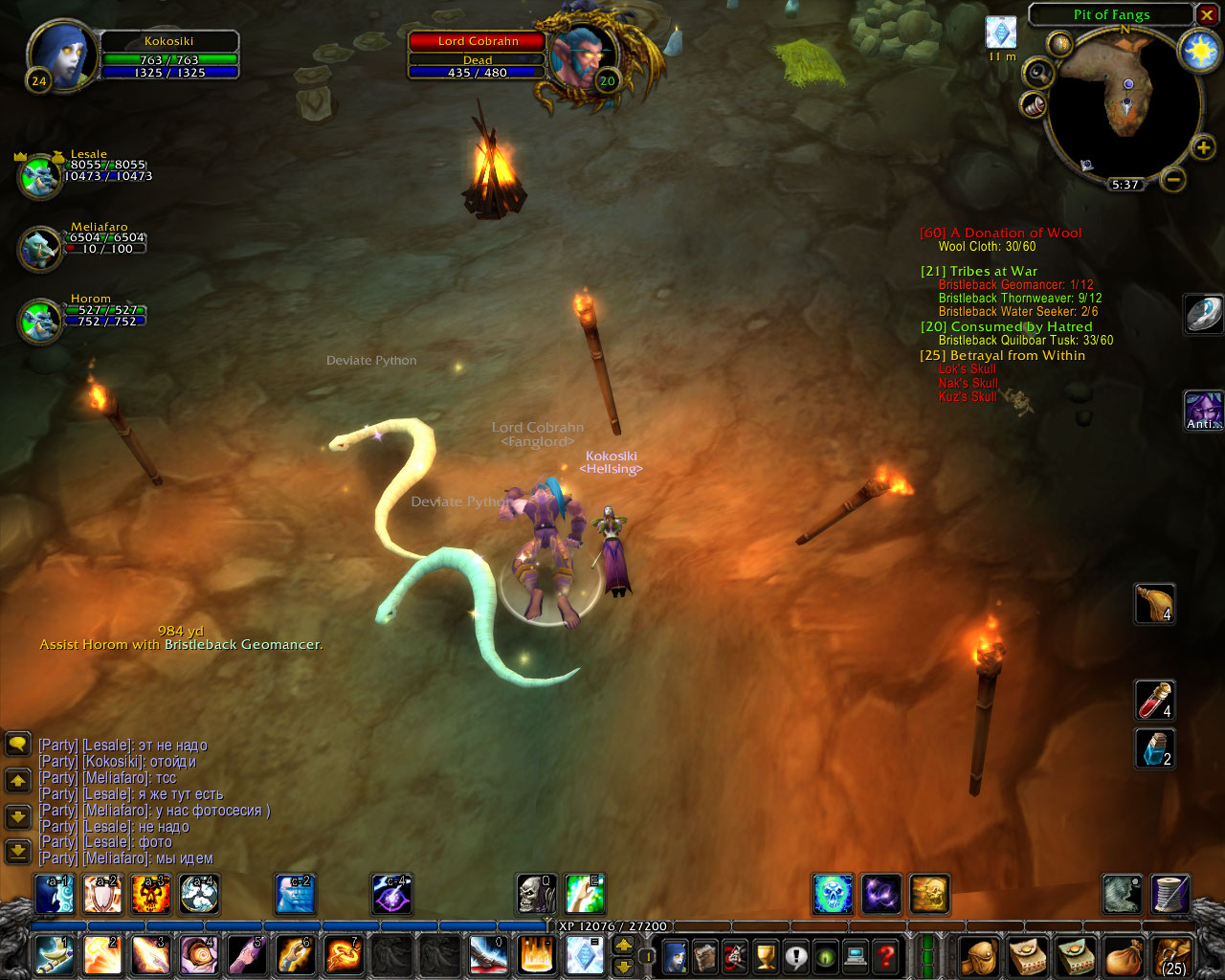Target party member Horom's portrait
Image resolution: width=1225 pixels, height=980 pixels.
(40, 320)
